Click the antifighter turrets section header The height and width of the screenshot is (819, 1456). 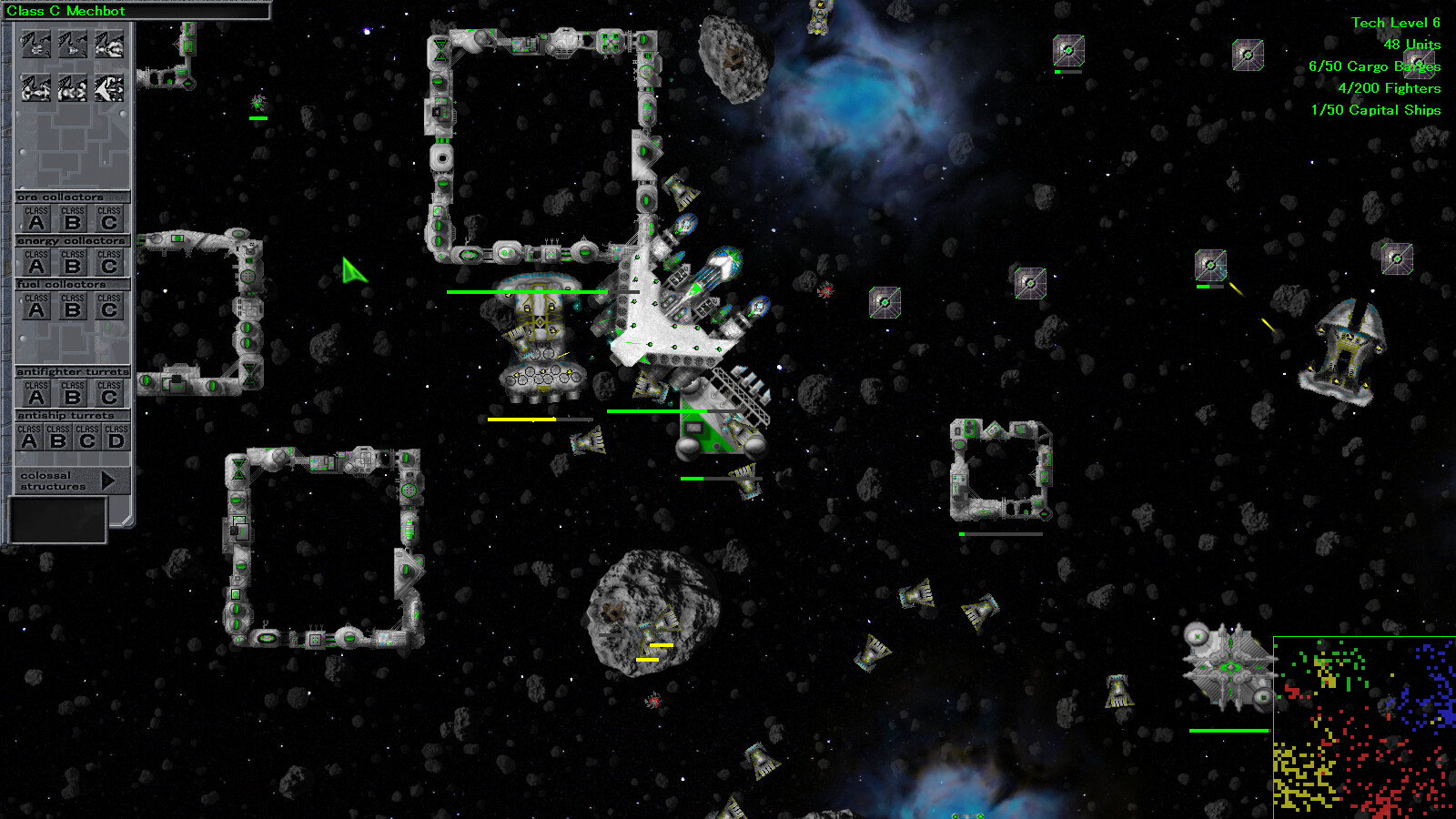(71, 370)
